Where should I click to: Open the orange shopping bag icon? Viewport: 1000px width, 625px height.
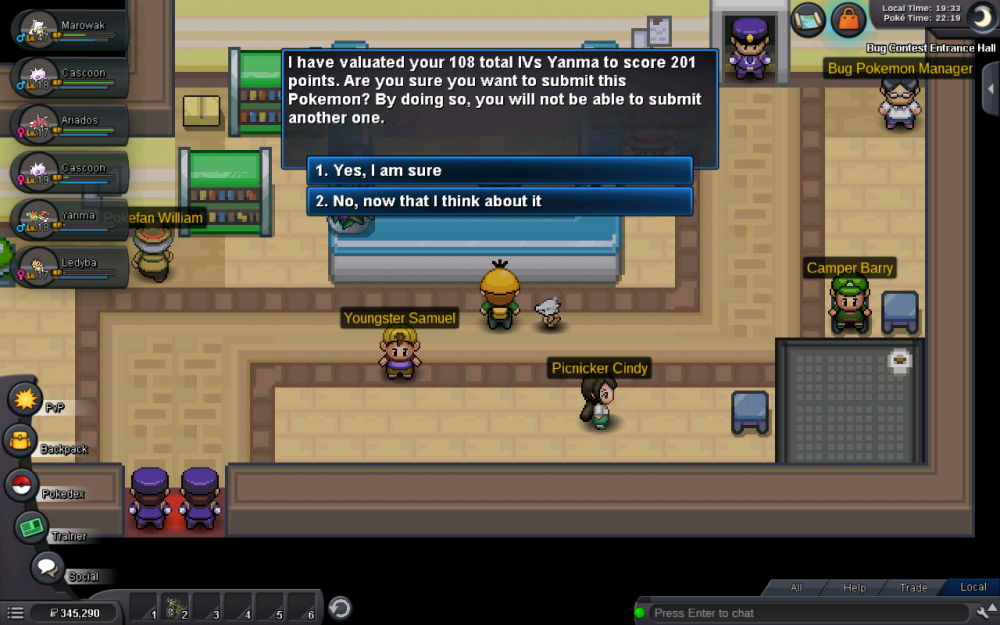pyautogui.click(x=848, y=19)
